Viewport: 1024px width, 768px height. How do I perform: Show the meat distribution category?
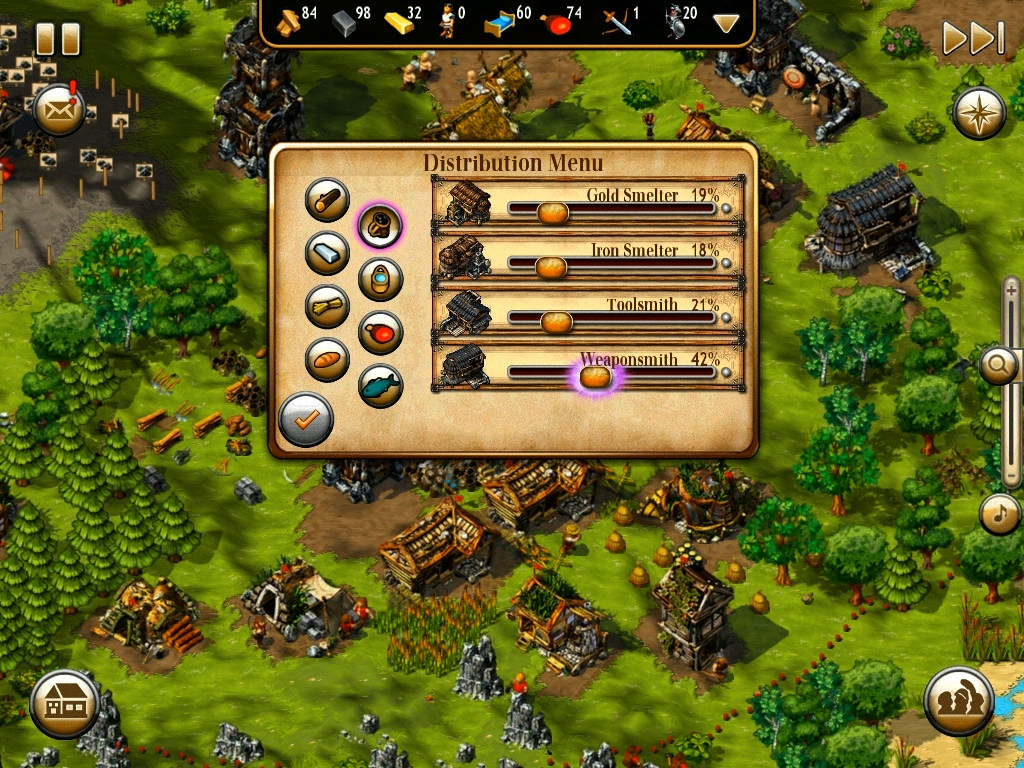coord(380,332)
